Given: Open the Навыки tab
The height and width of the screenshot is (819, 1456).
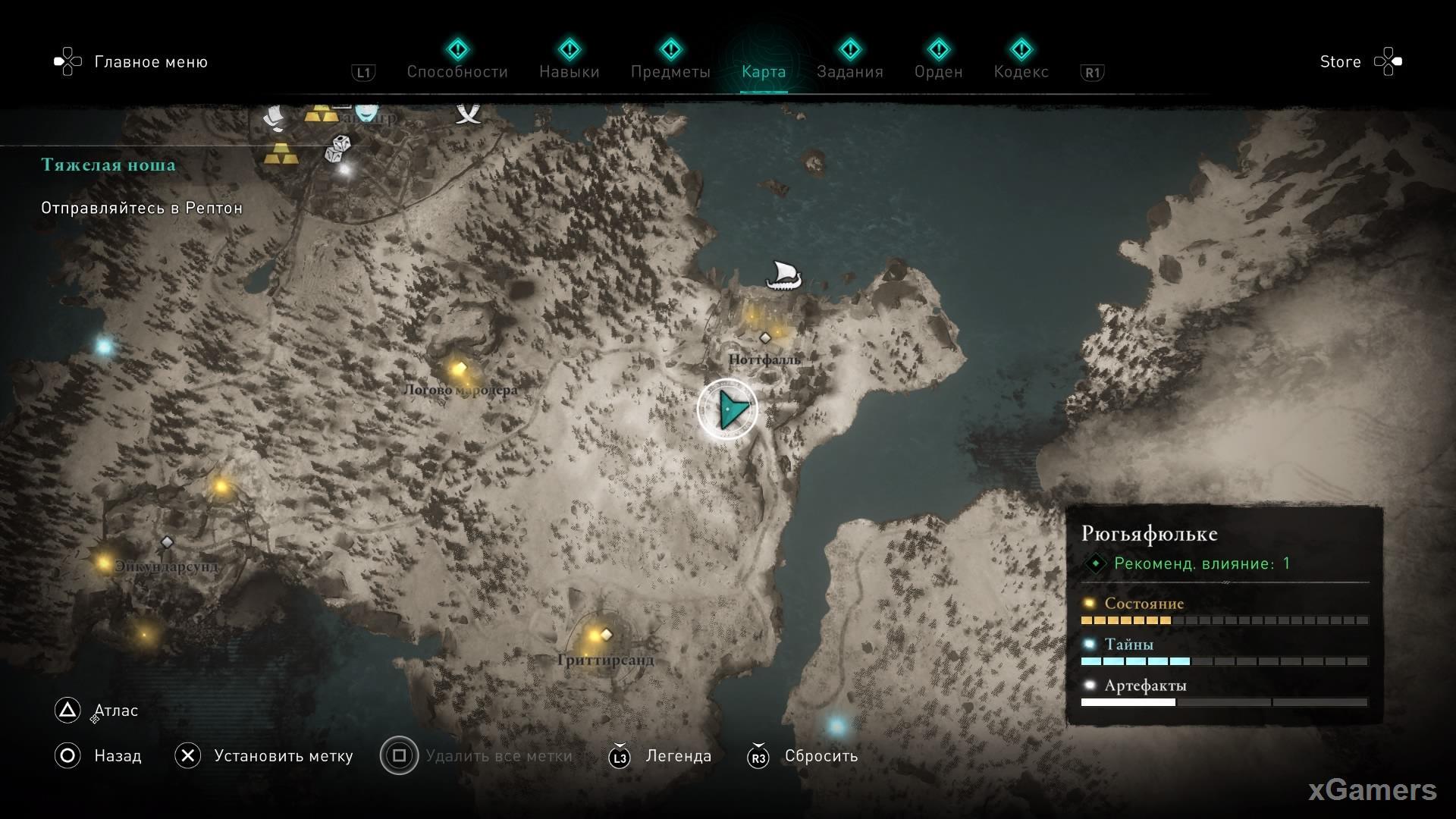Looking at the screenshot, I should (x=569, y=71).
